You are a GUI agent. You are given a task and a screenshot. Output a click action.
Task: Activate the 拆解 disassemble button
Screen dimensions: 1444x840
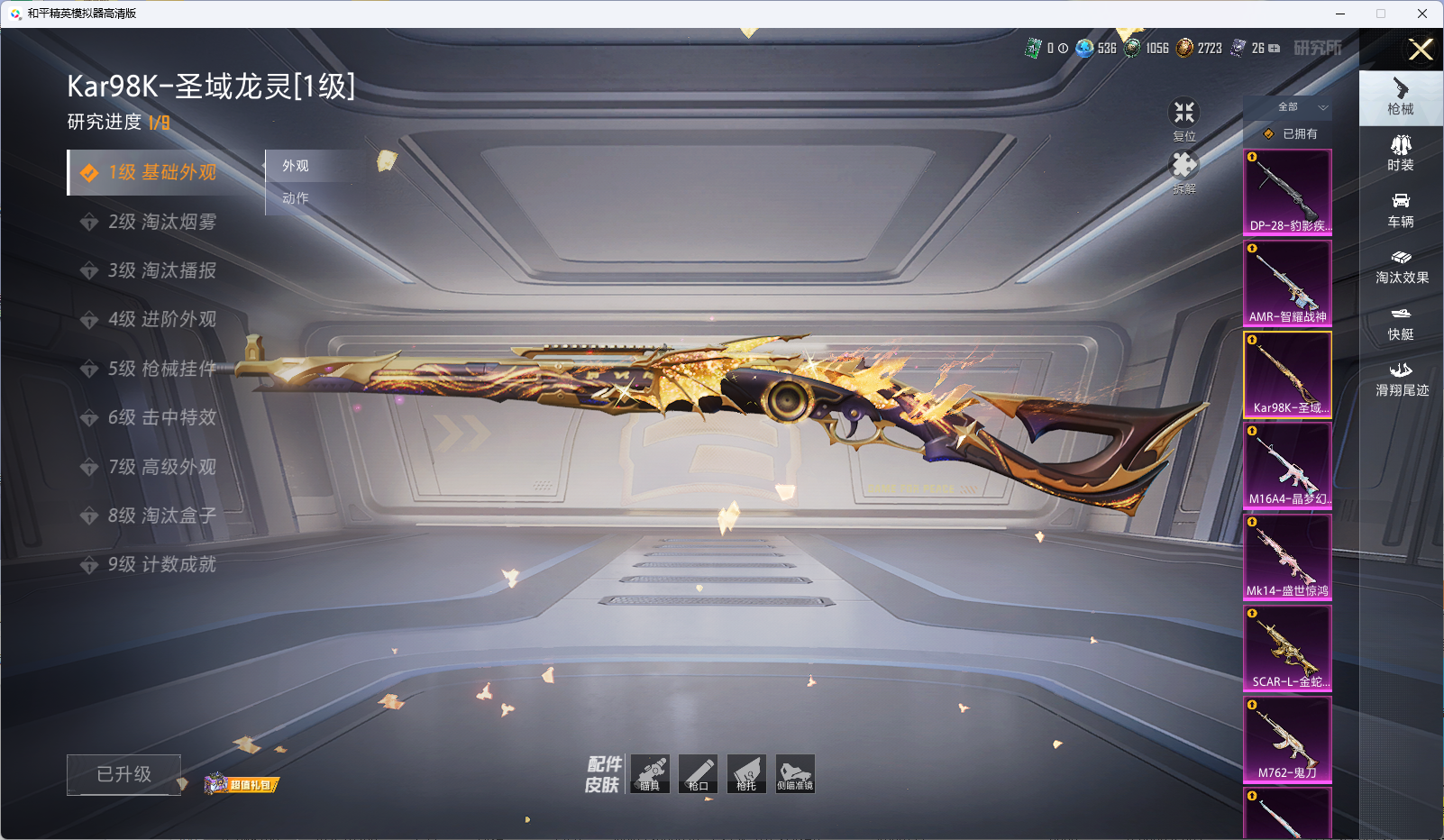(x=1184, y=169)
